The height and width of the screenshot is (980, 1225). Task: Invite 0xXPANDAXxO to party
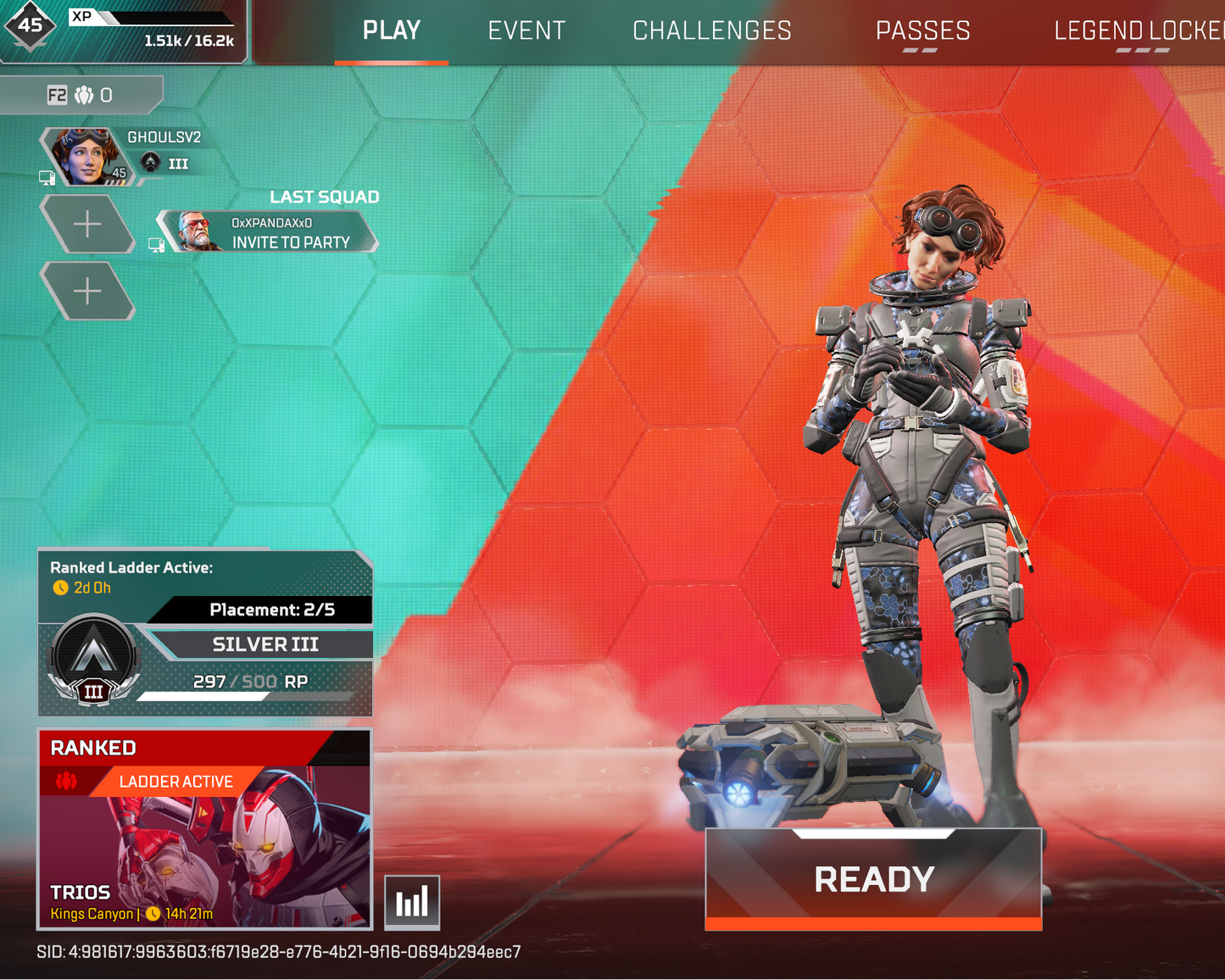292,242
